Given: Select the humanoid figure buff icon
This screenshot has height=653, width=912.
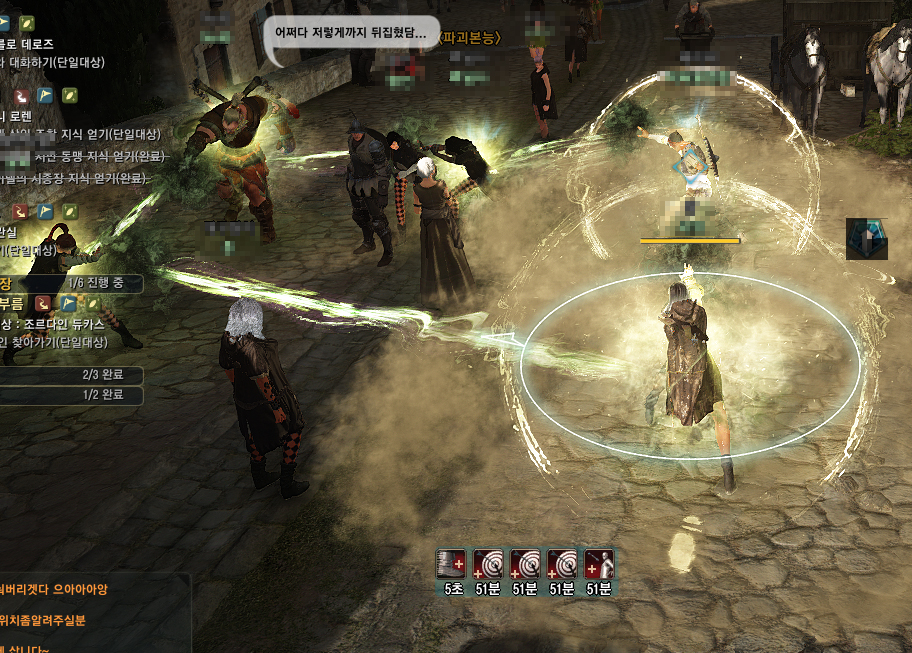Looking at the screenshot, I should (599, 564).
